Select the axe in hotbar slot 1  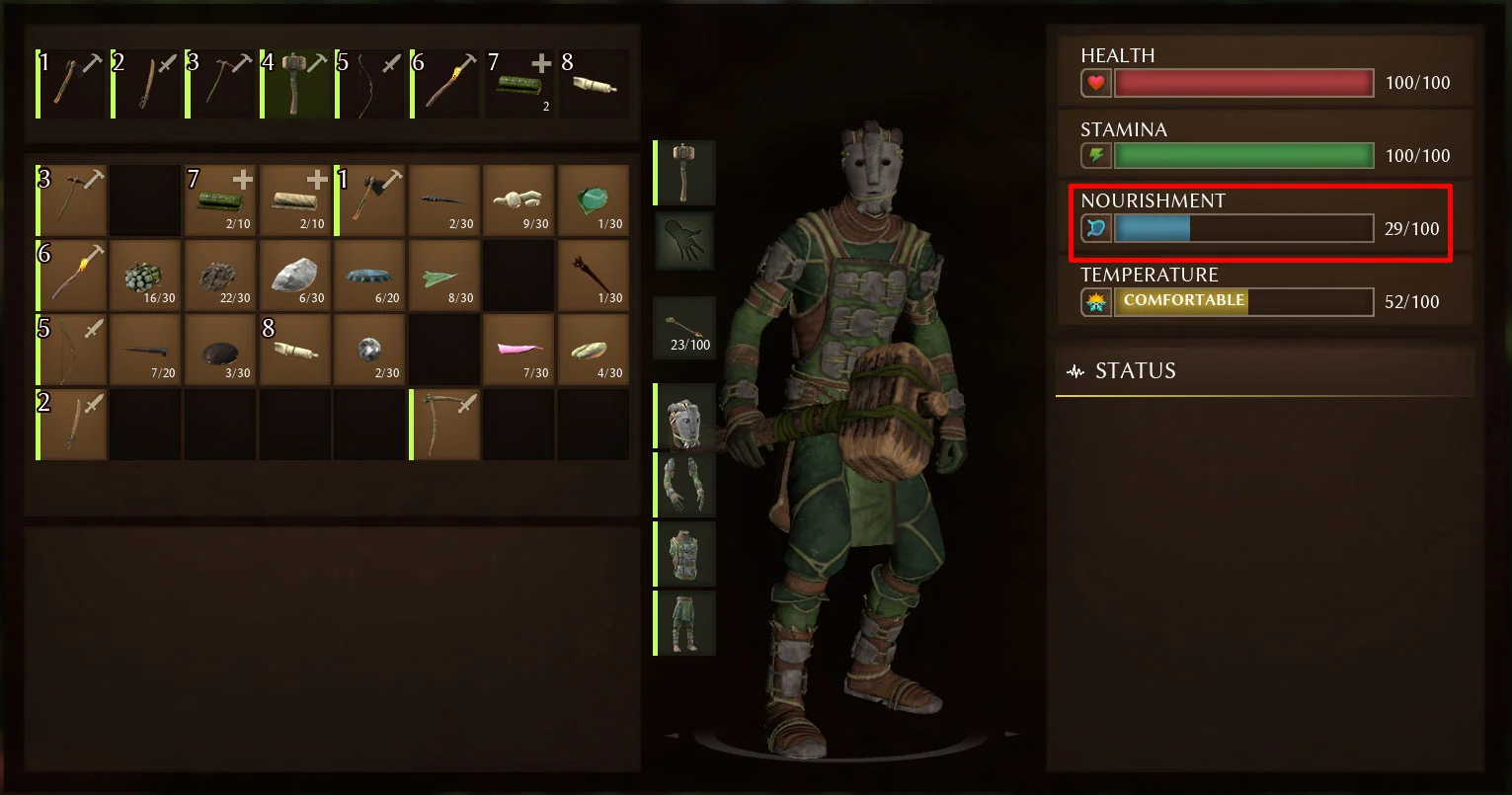(x=72, y=84)
